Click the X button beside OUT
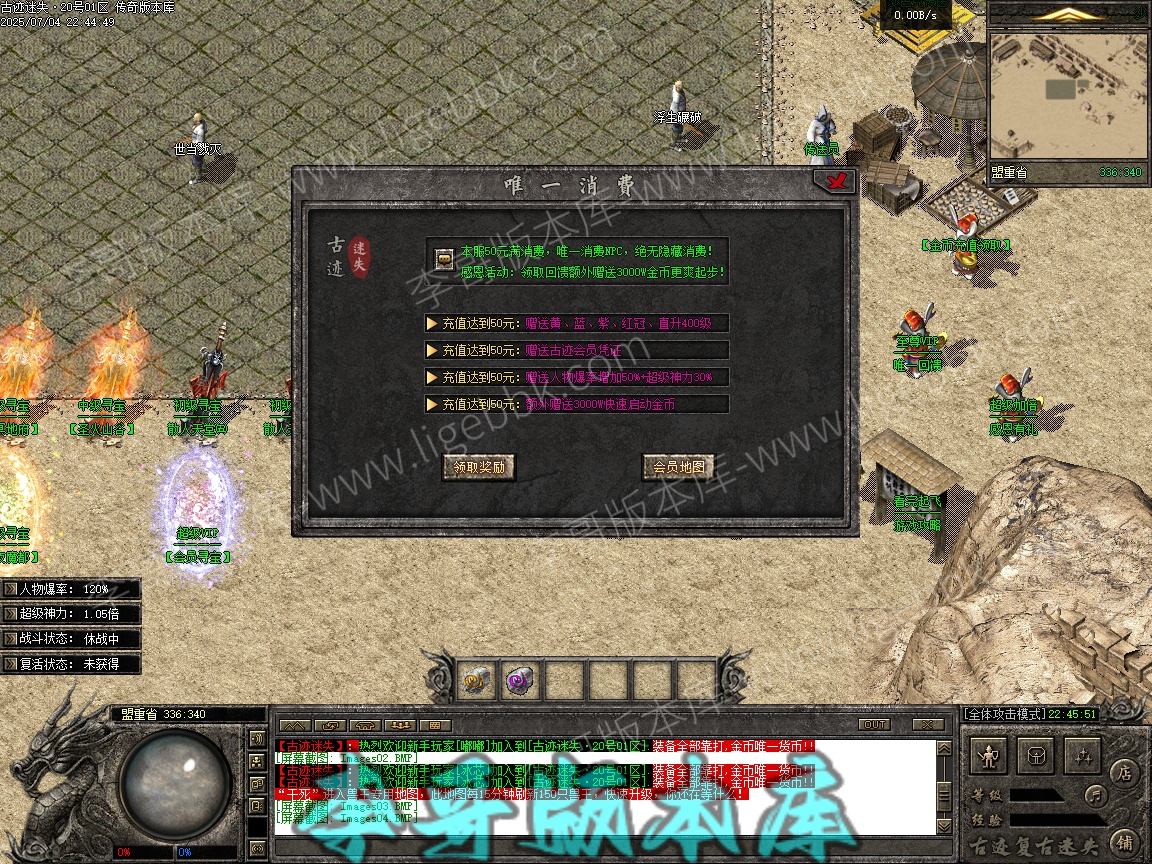 click(928, 724)
